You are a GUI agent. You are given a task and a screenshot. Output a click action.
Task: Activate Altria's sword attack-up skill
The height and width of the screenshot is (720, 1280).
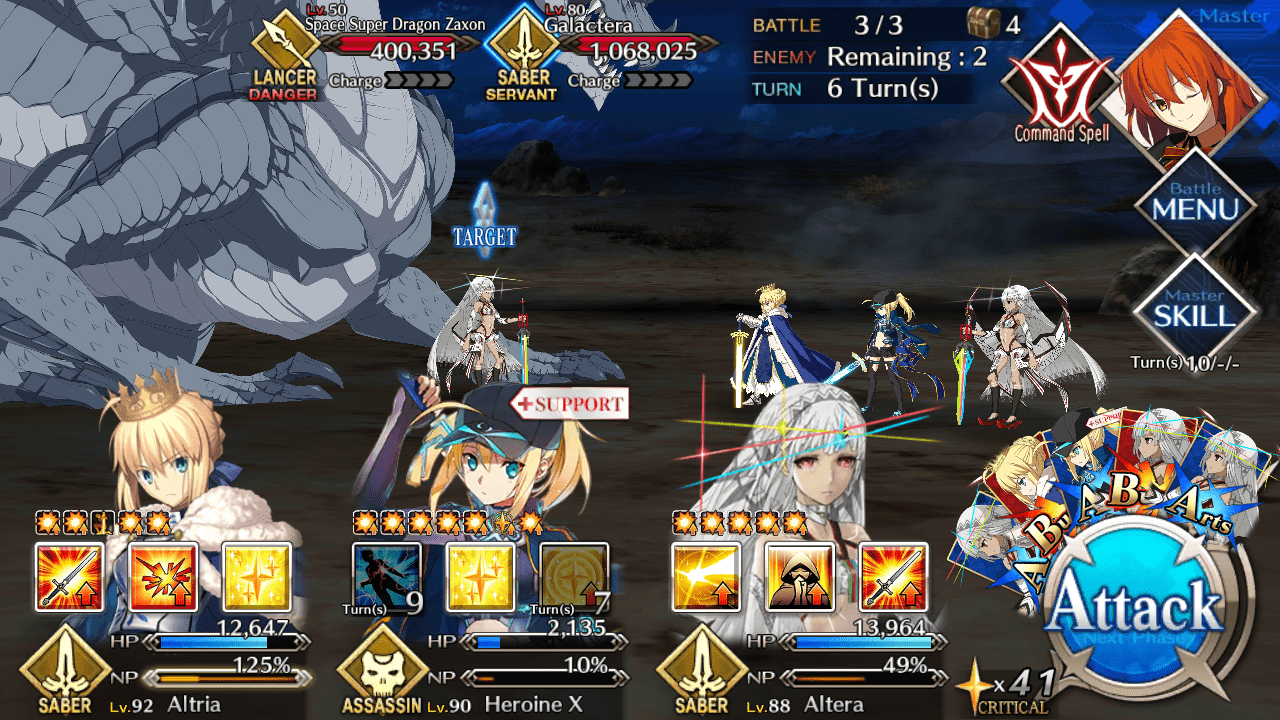pos(70,577)
